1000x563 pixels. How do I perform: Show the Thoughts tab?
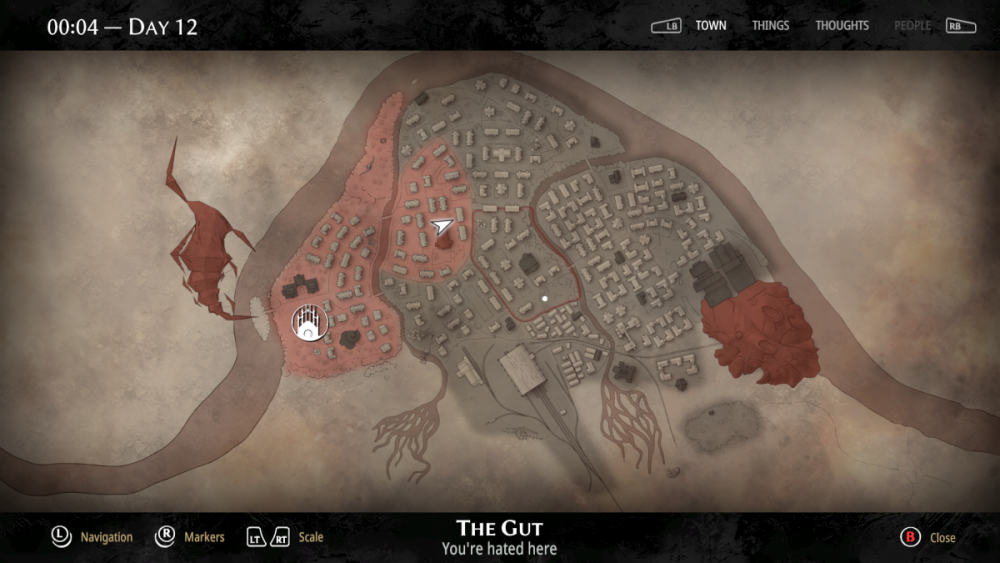pos(842,26)
